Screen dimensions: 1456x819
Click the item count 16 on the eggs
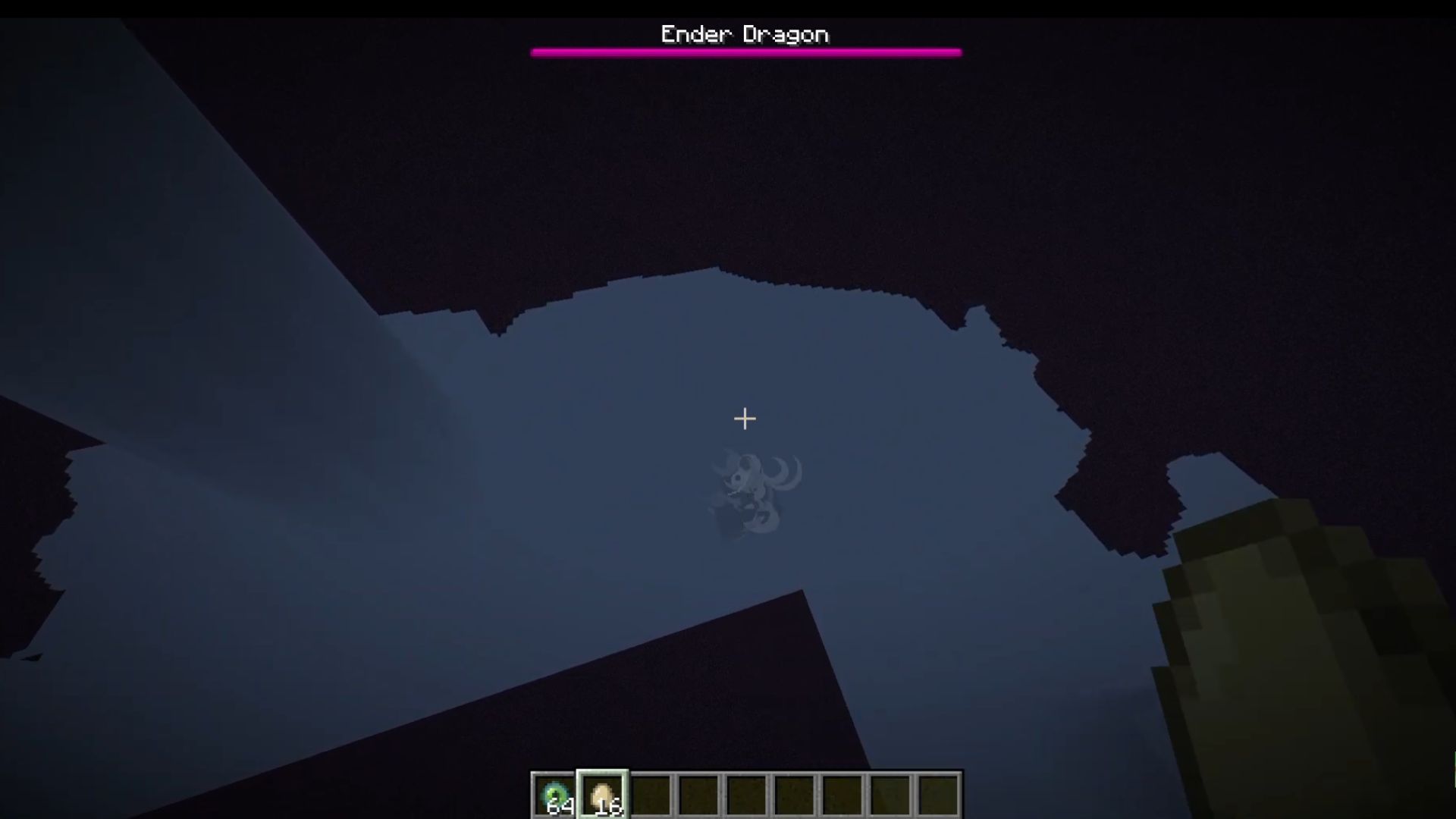tap(609, 807)
